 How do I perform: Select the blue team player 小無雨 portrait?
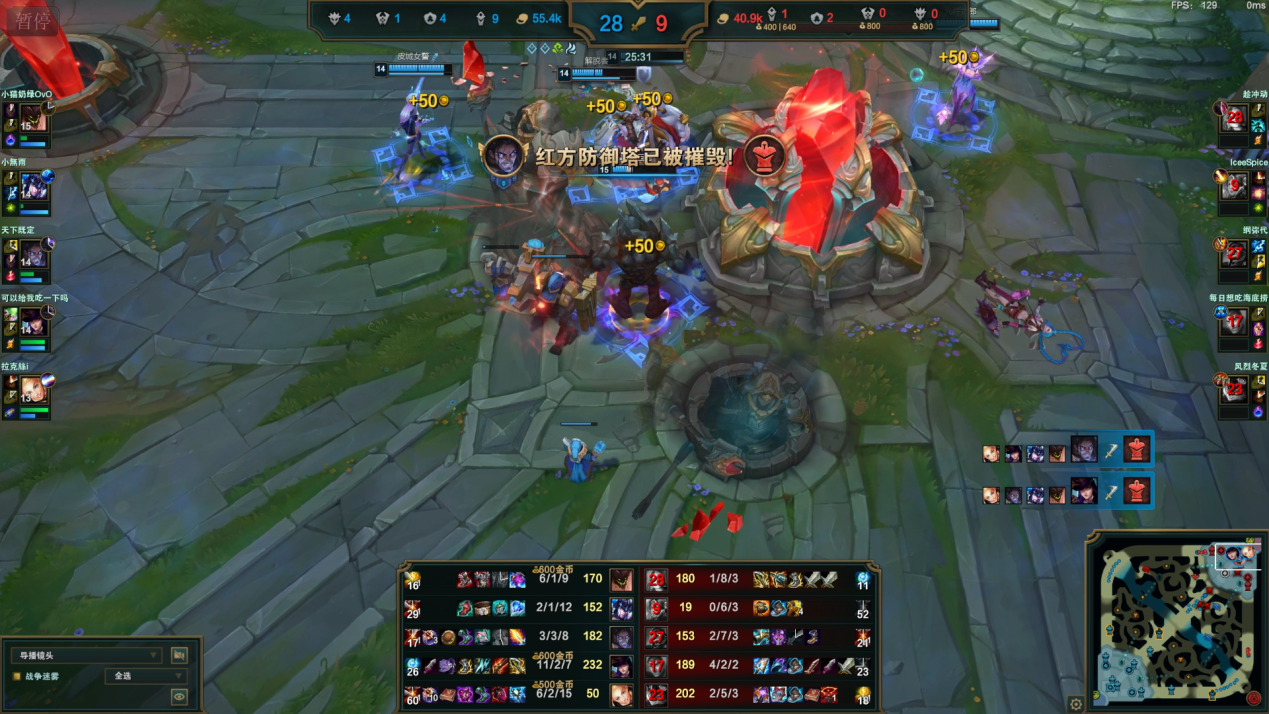pos(33,188)
